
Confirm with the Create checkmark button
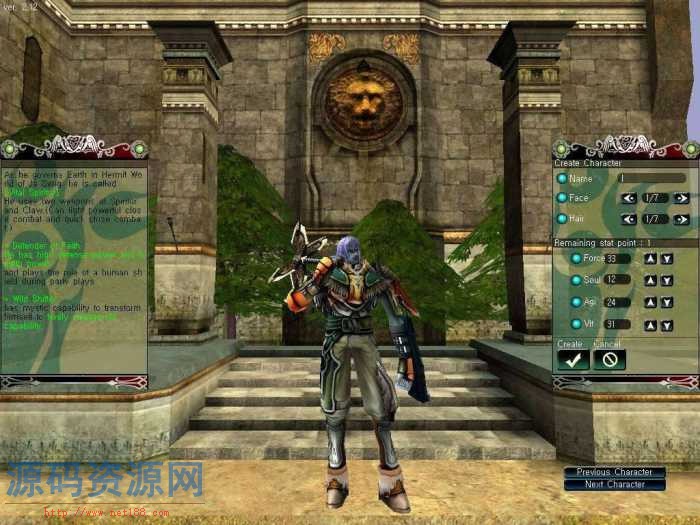point(573,360)
